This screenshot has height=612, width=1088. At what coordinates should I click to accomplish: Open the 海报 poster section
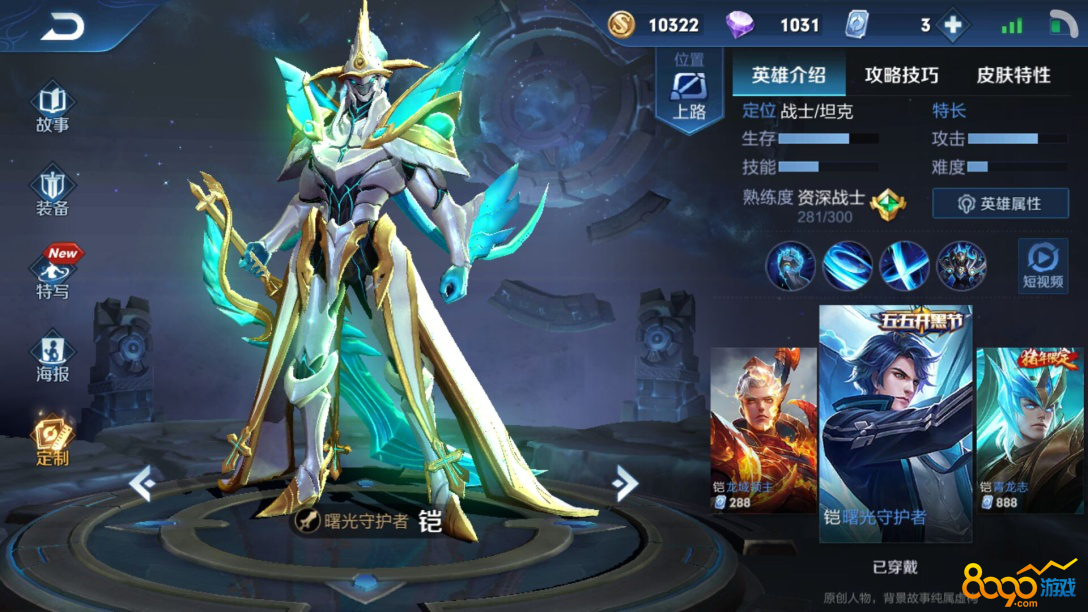(x=52, y=358)
